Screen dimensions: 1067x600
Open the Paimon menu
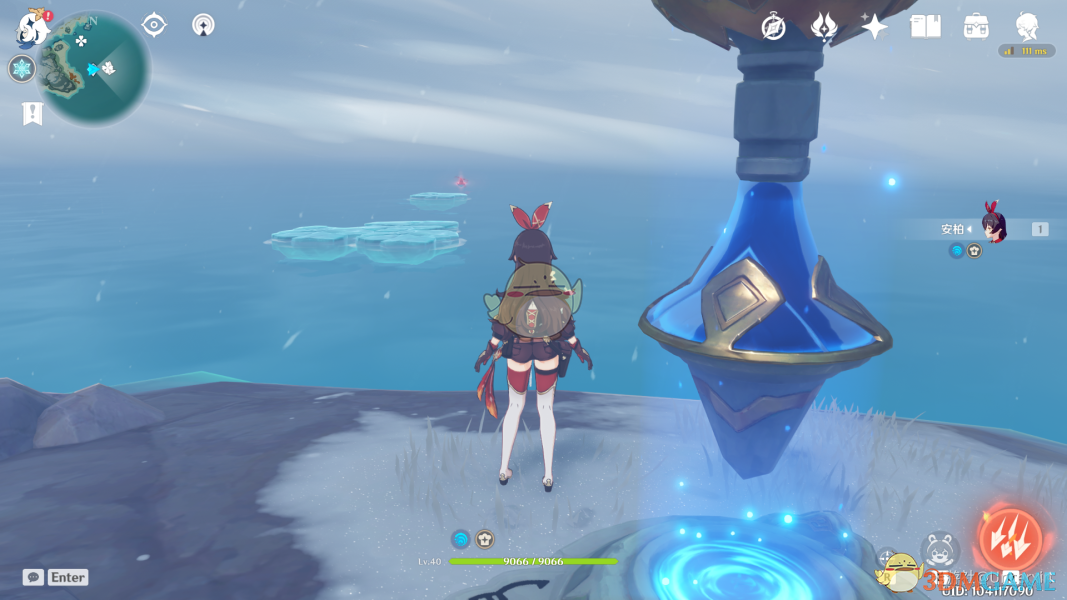click(33, 29)
